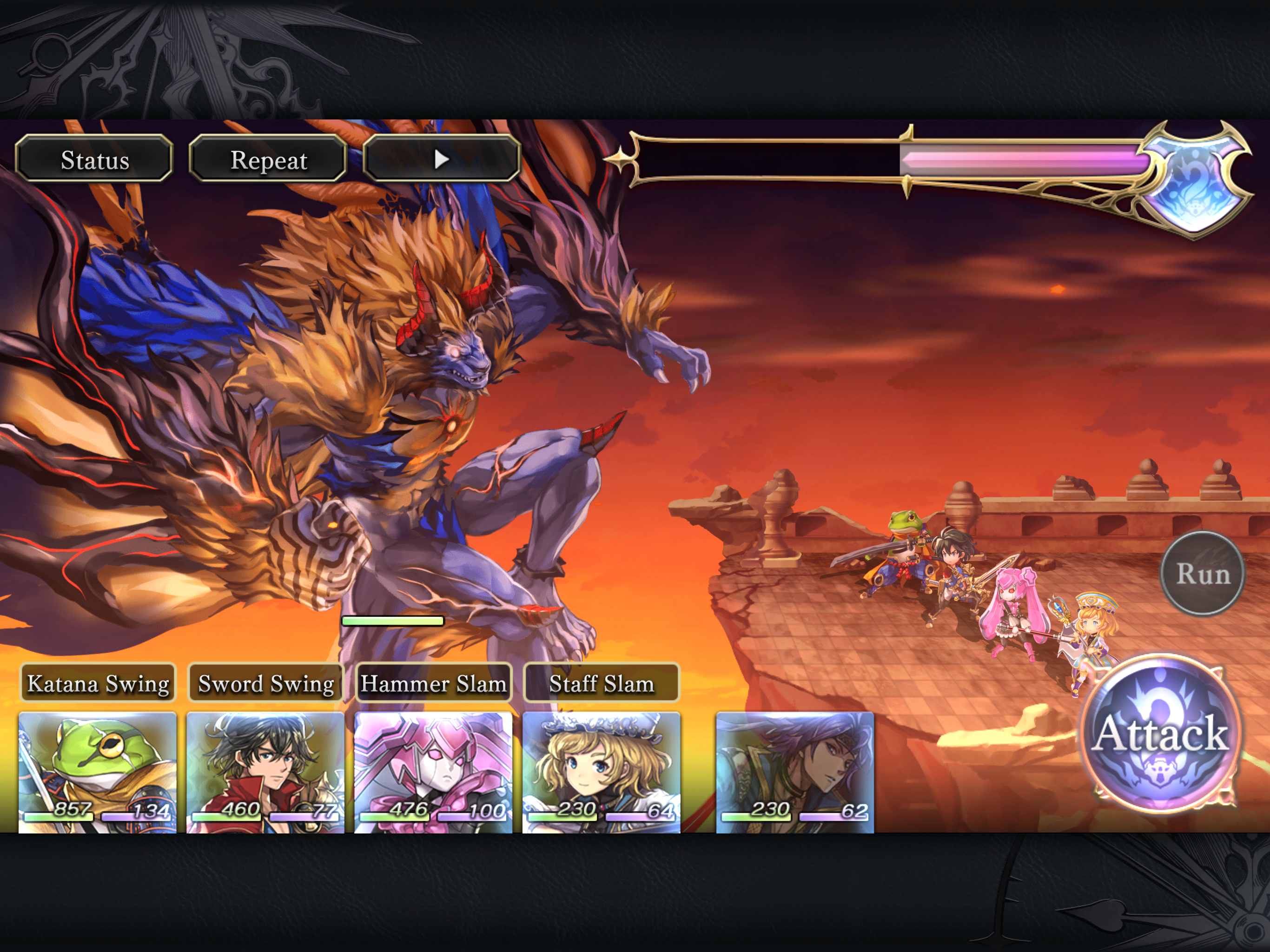This screenshot has width=1270, height=952.
Task: Click the Repeat button
Action: click(x=268, y=159)
